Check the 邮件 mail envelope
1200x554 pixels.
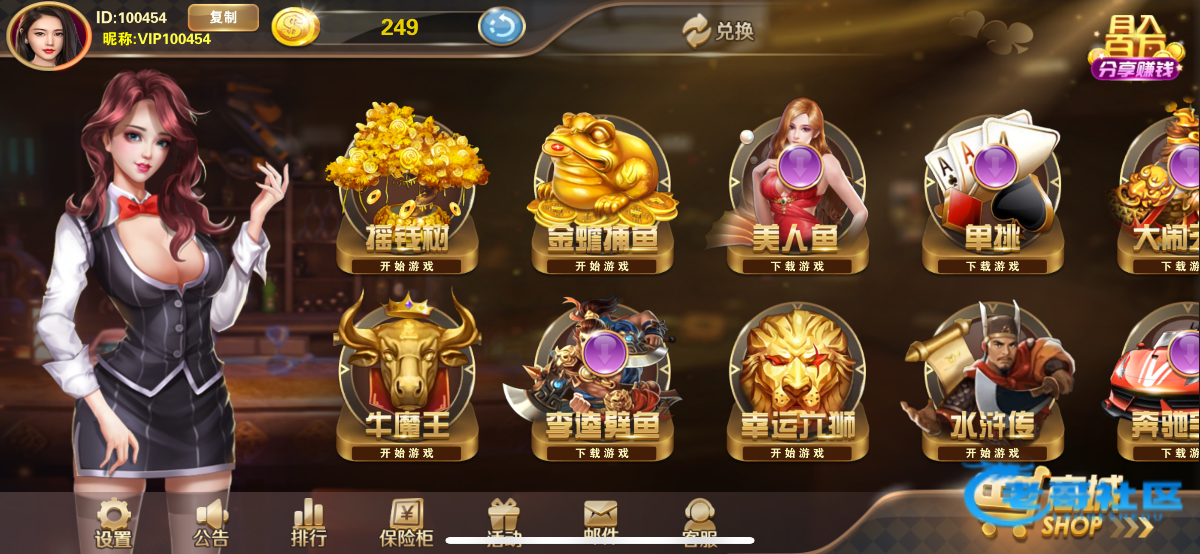[601, 520]
